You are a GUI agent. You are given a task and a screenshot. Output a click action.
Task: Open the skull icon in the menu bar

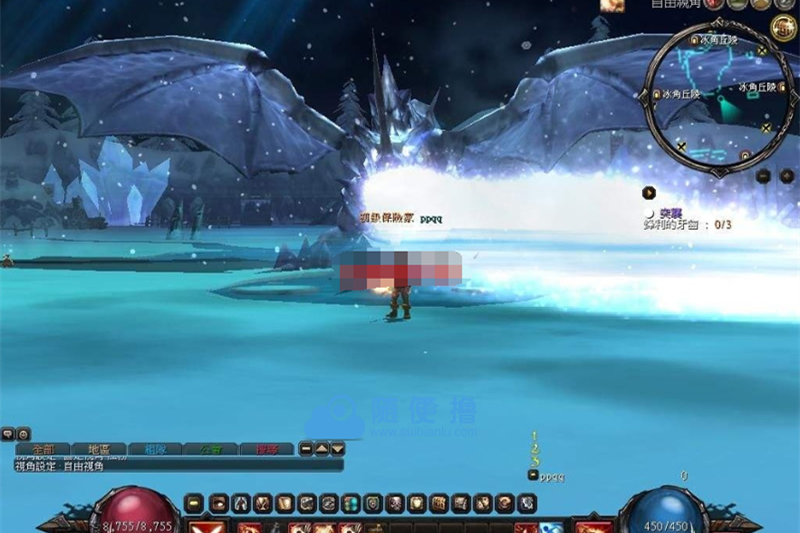tap(396, 504)
